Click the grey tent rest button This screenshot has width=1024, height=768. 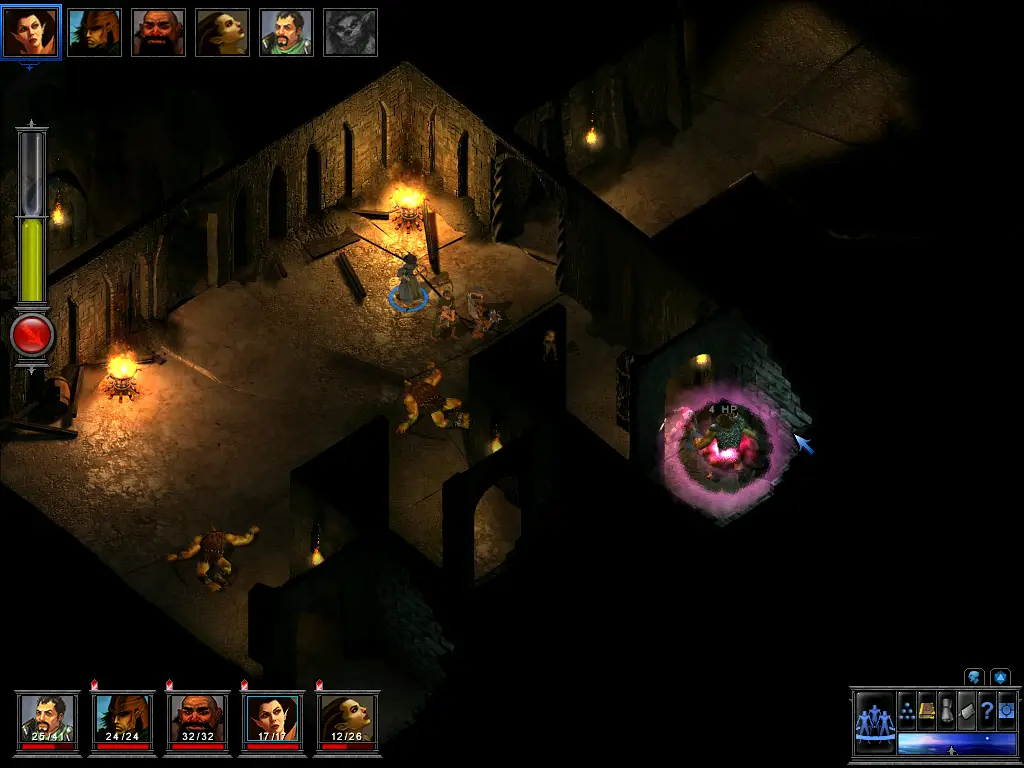[x=947, y=711]
